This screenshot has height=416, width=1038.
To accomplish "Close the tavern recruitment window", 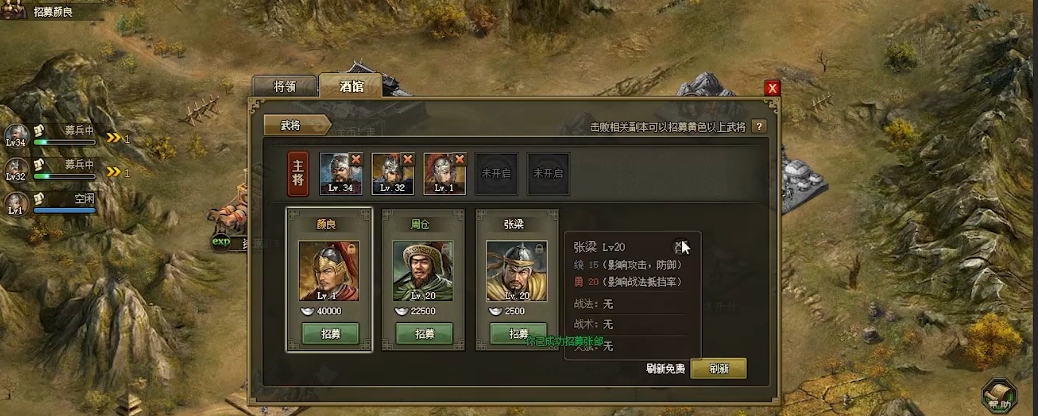I will (772, 88).
